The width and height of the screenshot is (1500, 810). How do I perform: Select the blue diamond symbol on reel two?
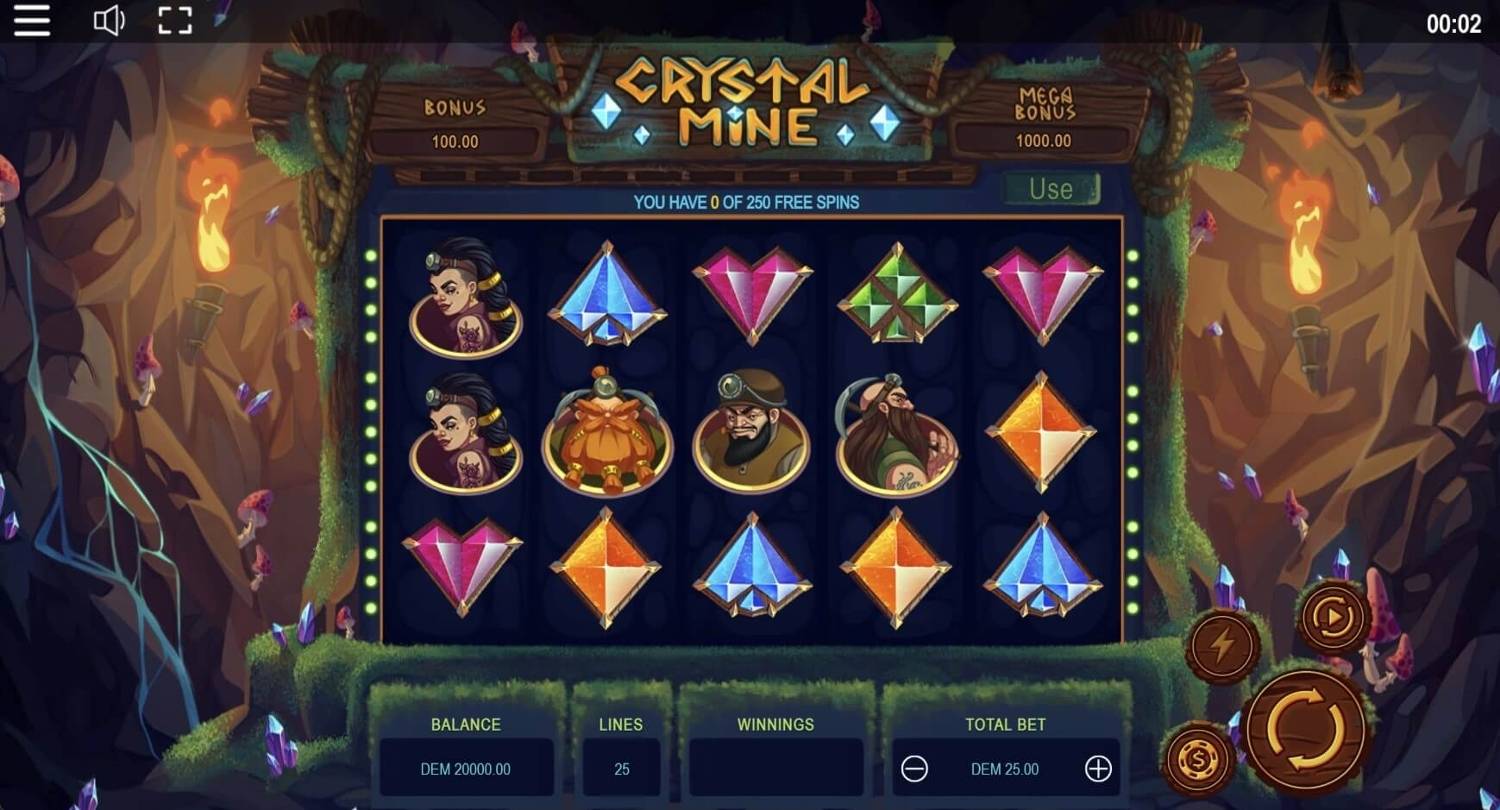coord(607,296)
